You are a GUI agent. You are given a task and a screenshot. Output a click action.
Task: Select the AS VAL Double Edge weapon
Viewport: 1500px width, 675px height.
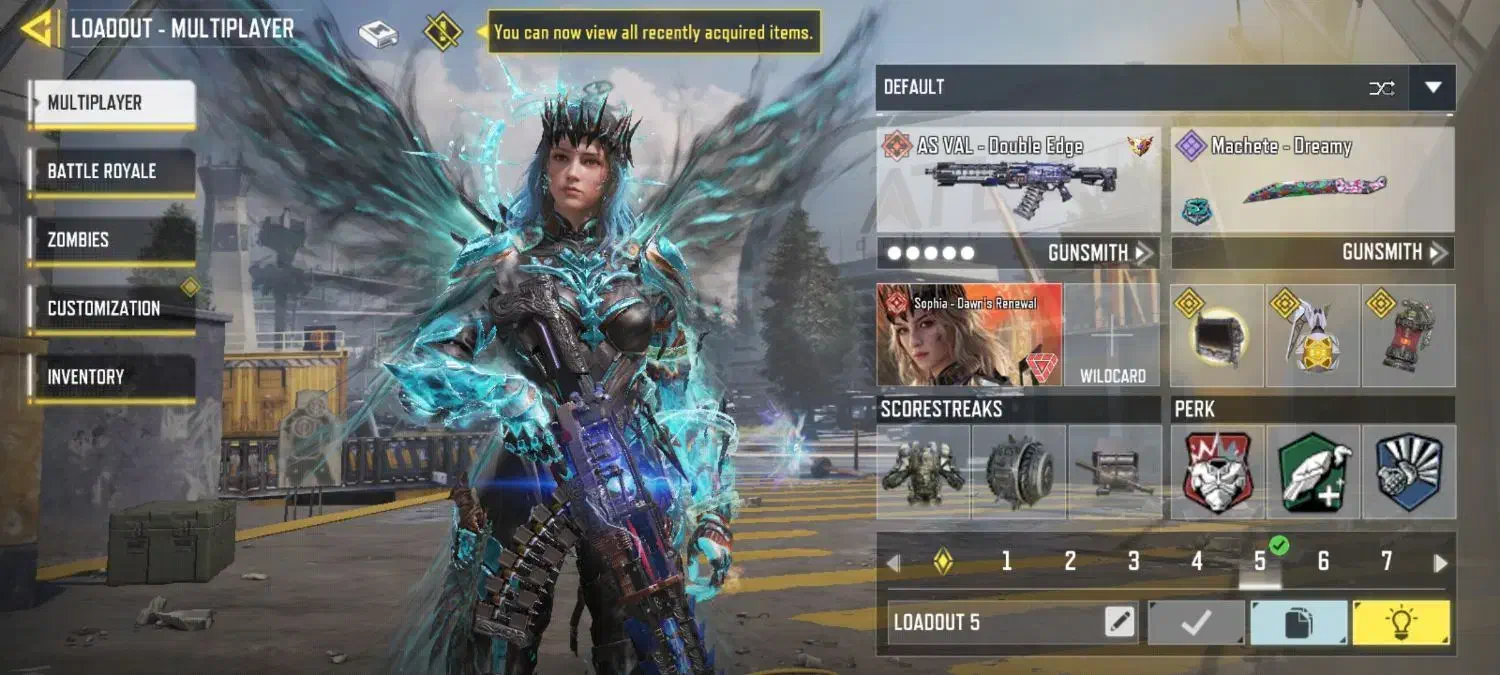pos(1018,181)
